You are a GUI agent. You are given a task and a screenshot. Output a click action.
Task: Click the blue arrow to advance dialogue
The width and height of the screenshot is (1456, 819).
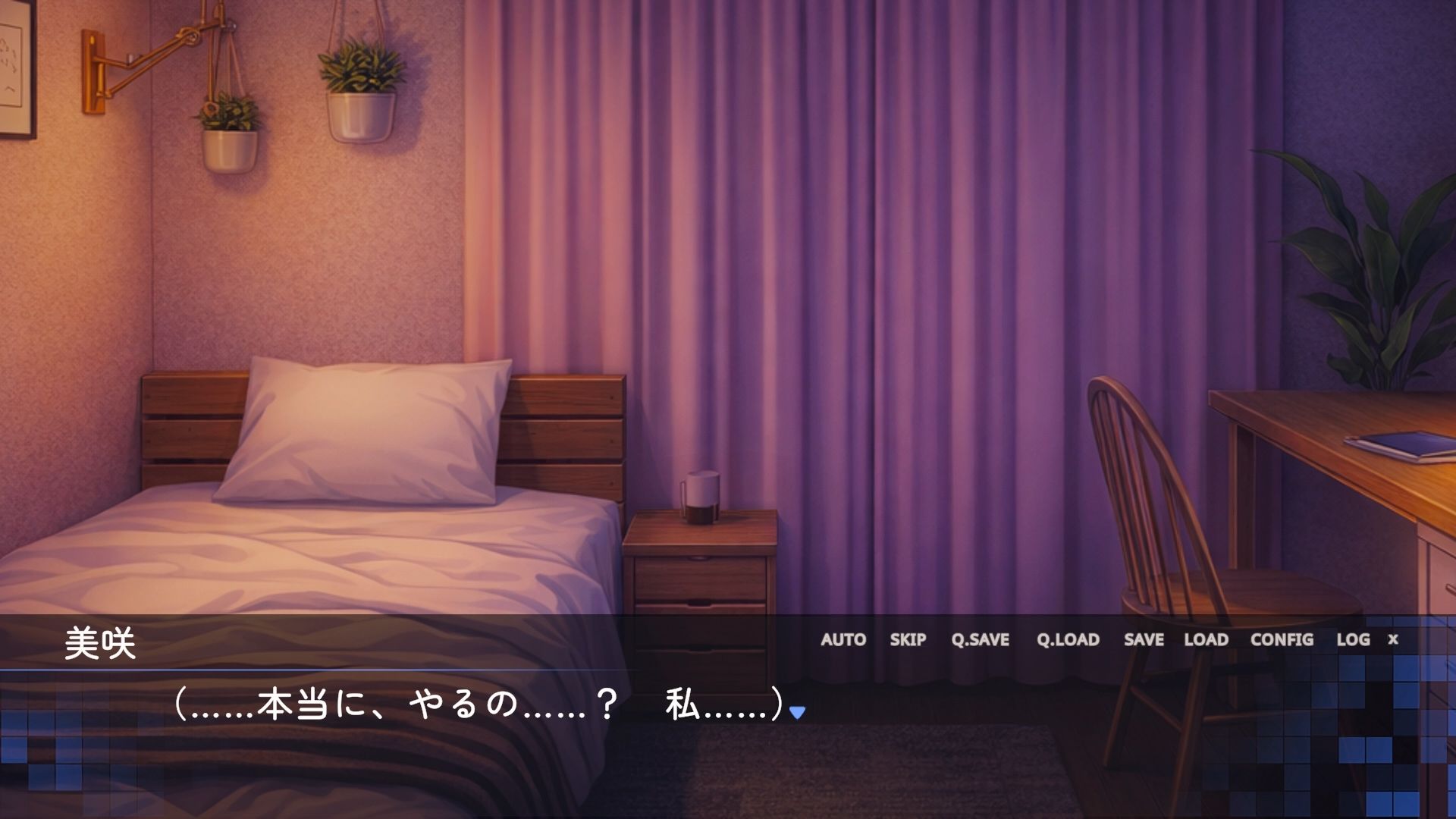797,712
